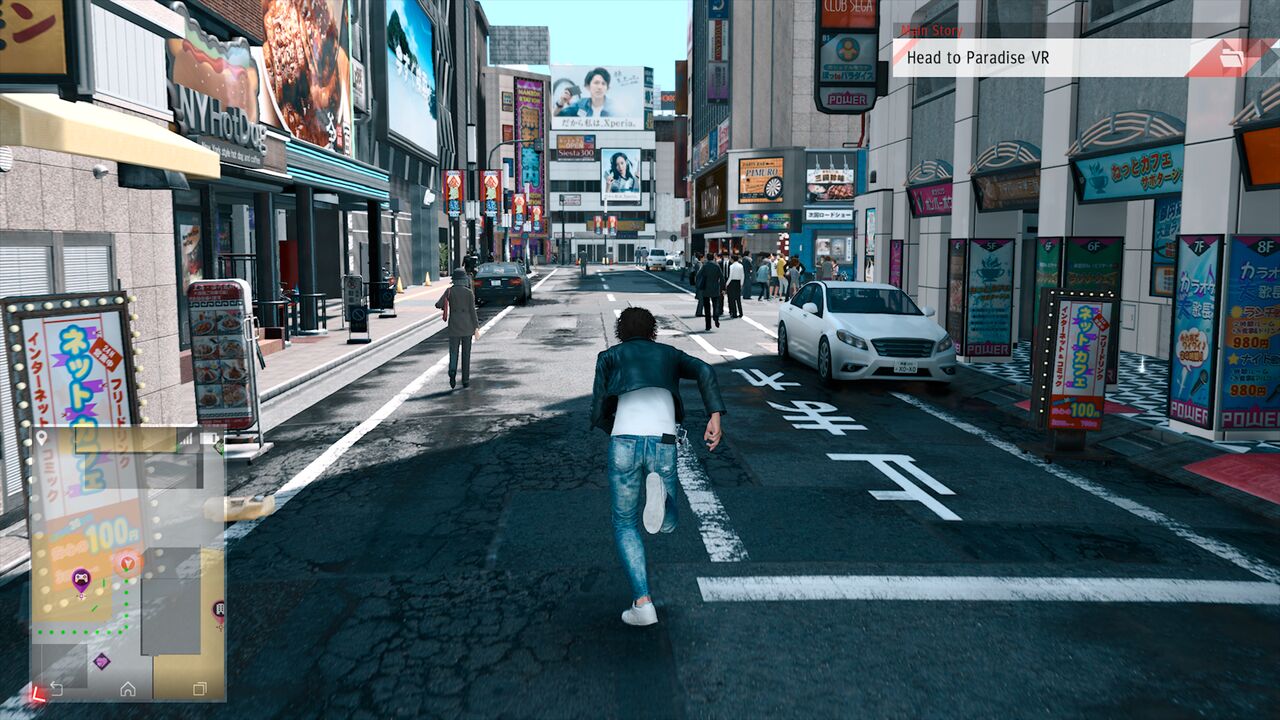The width and height of the screenshot is (1280, 720).
Task: Select the purple gamepad marker on the minimap
Action: pos(81,577)
